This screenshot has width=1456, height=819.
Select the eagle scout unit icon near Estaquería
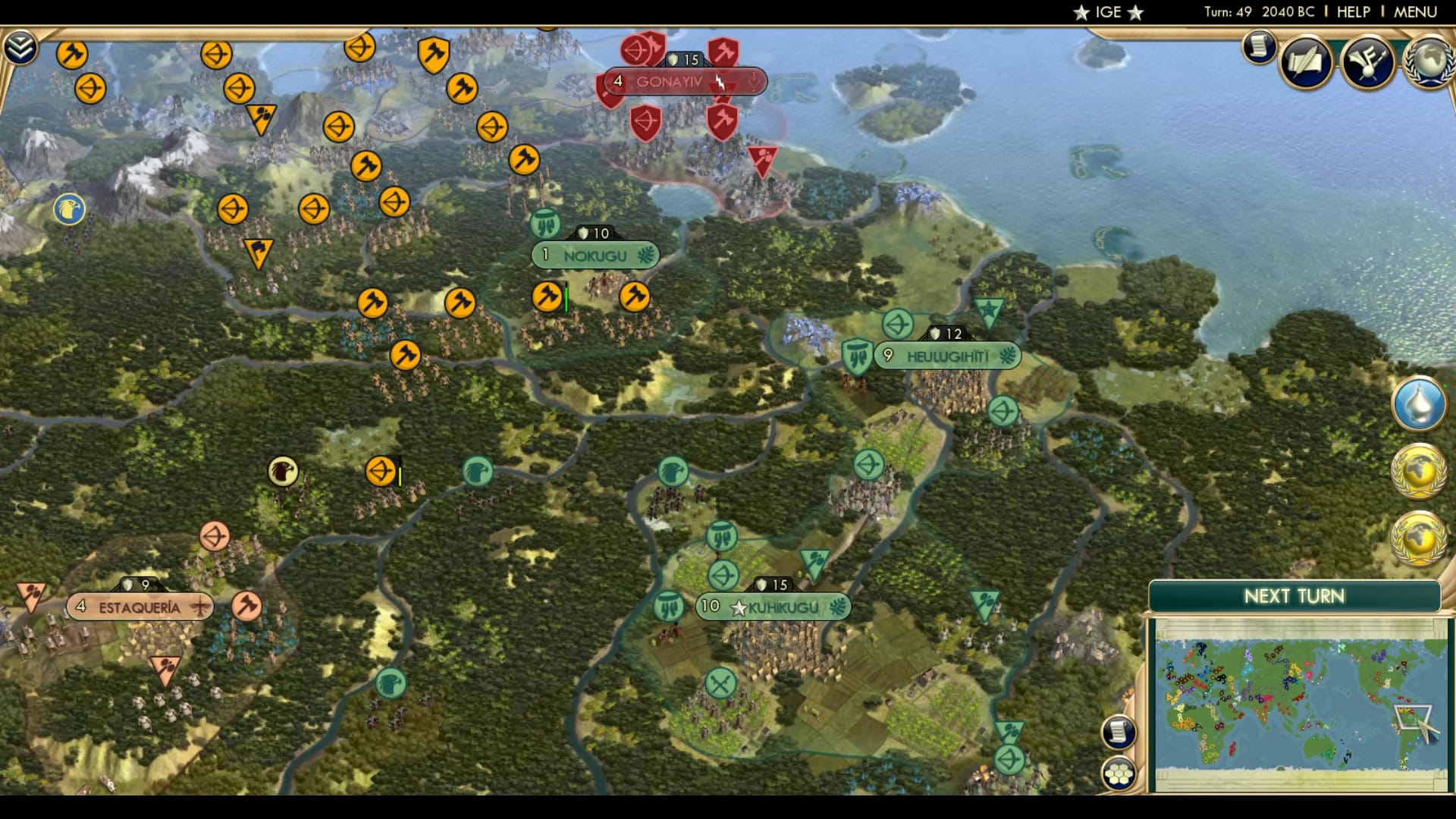pyautogui.click(x=282, y=472)
